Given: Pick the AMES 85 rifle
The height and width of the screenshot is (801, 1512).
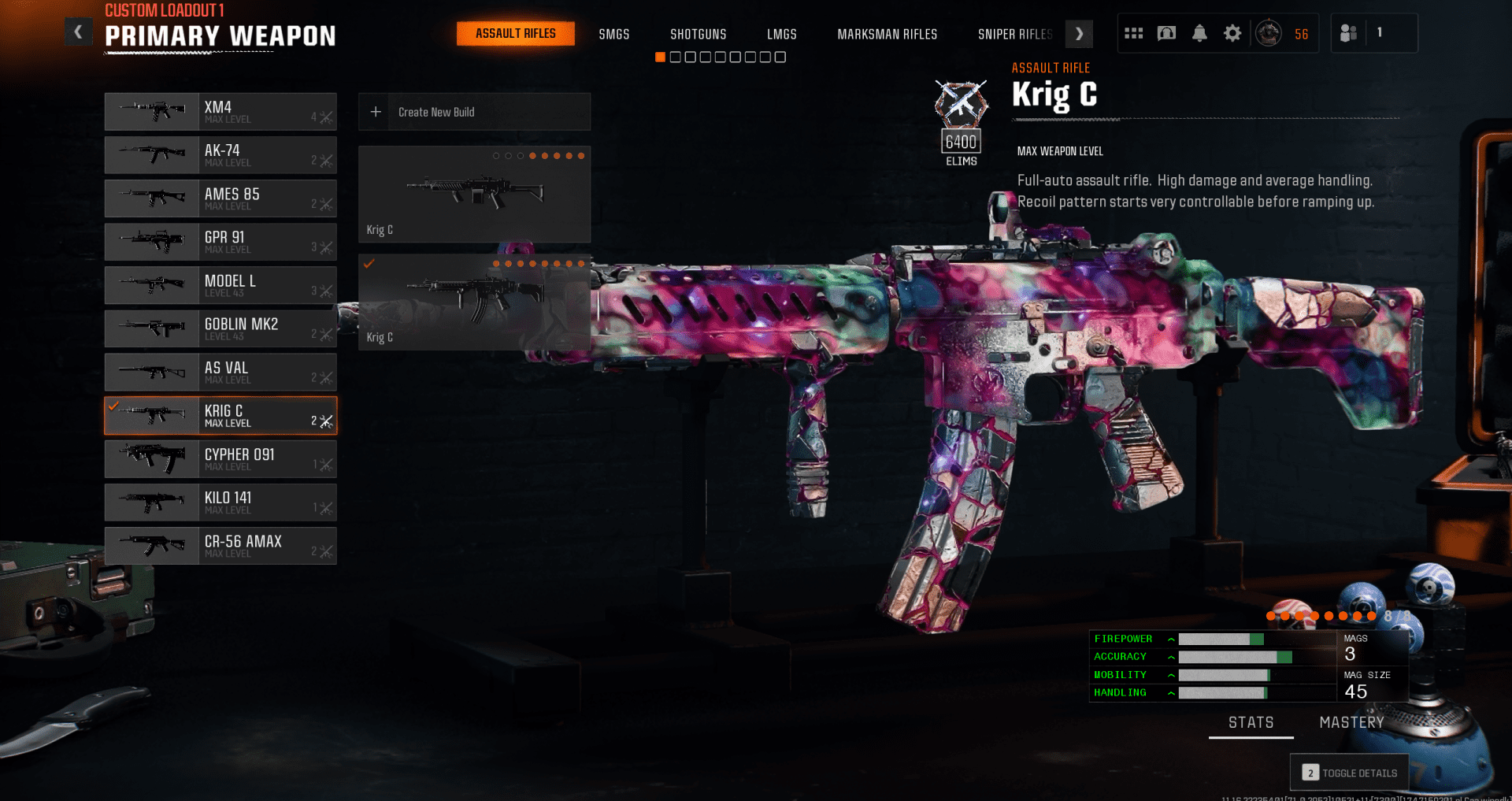Looking at the screenshot, I should click(x=220, y=198).
